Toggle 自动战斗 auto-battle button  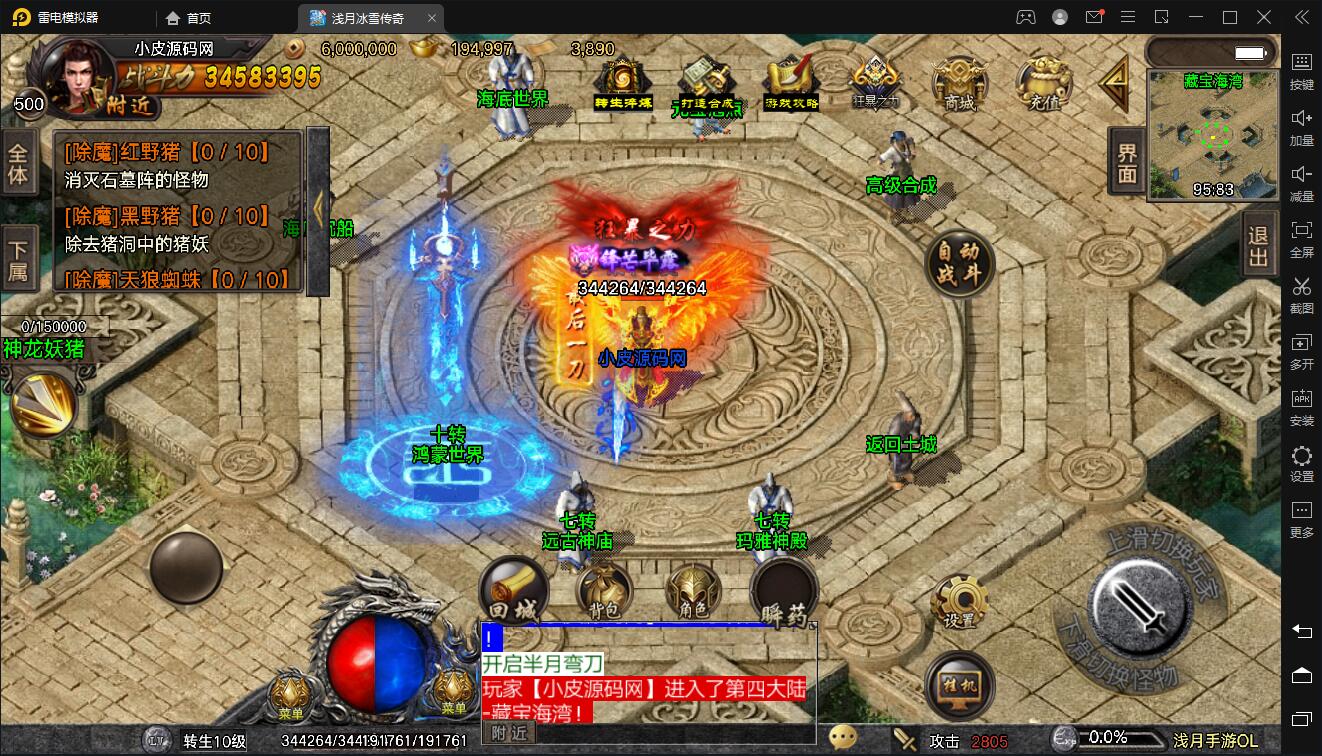click(x=959, y=263)
